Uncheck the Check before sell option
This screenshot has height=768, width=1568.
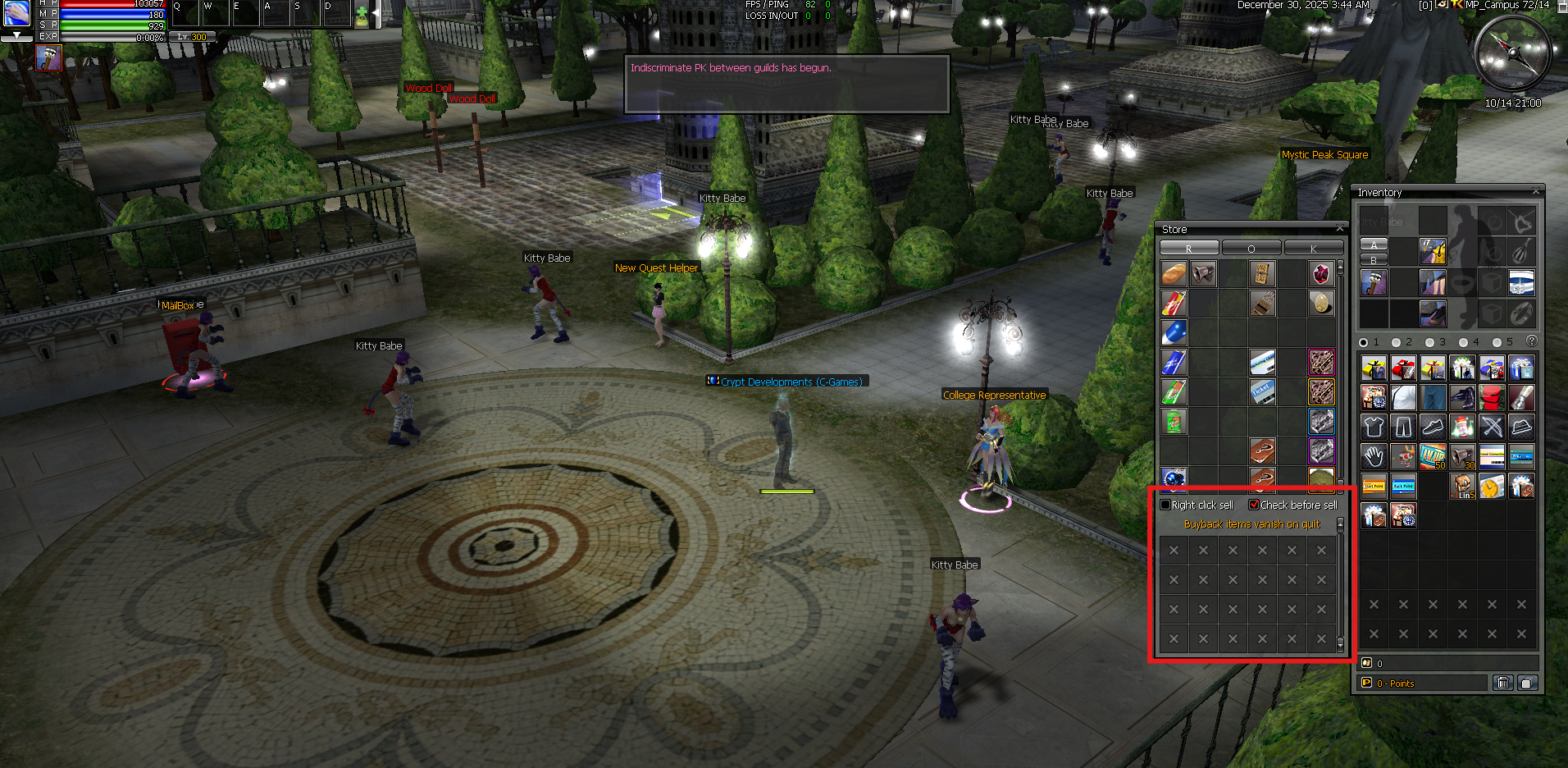1253,505
